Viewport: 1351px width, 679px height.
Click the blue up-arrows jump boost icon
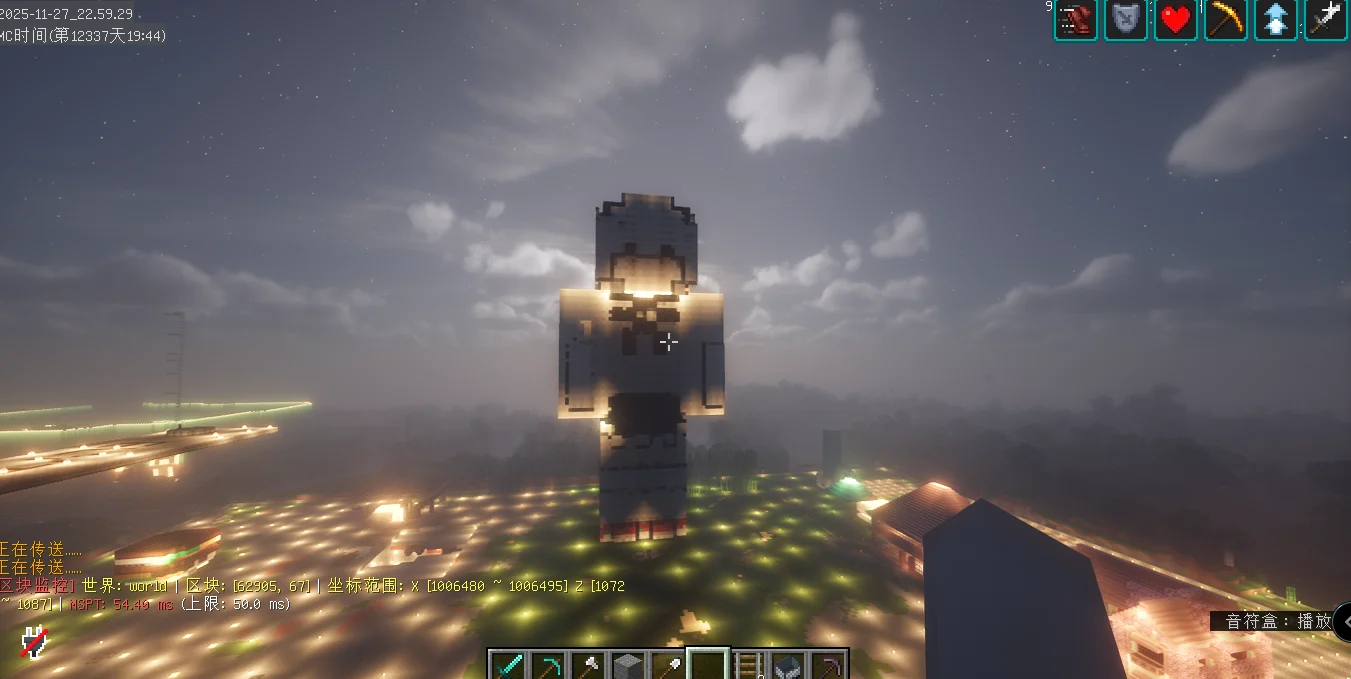[1276, 20]
